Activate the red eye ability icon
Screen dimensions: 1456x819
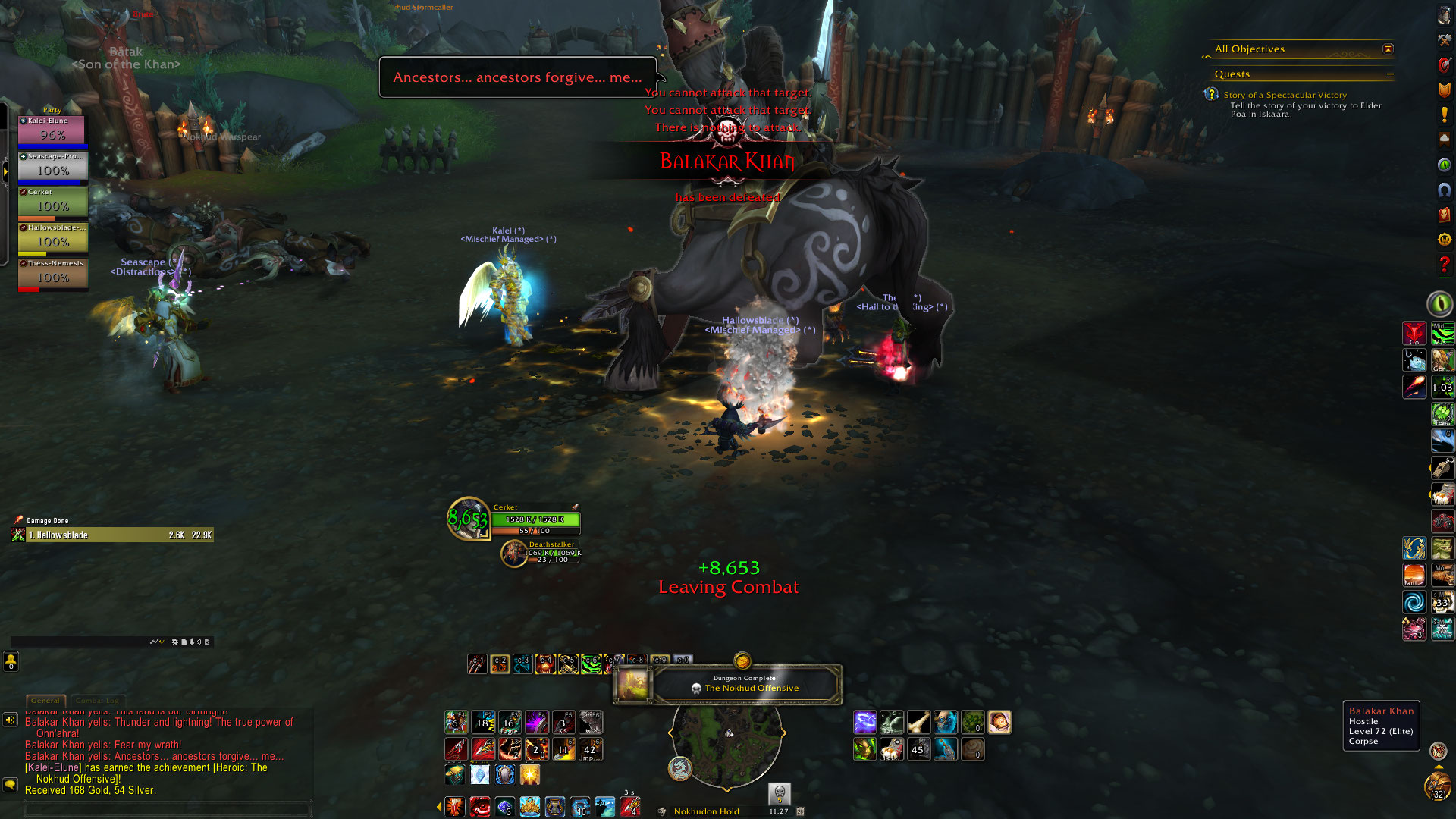480,806
